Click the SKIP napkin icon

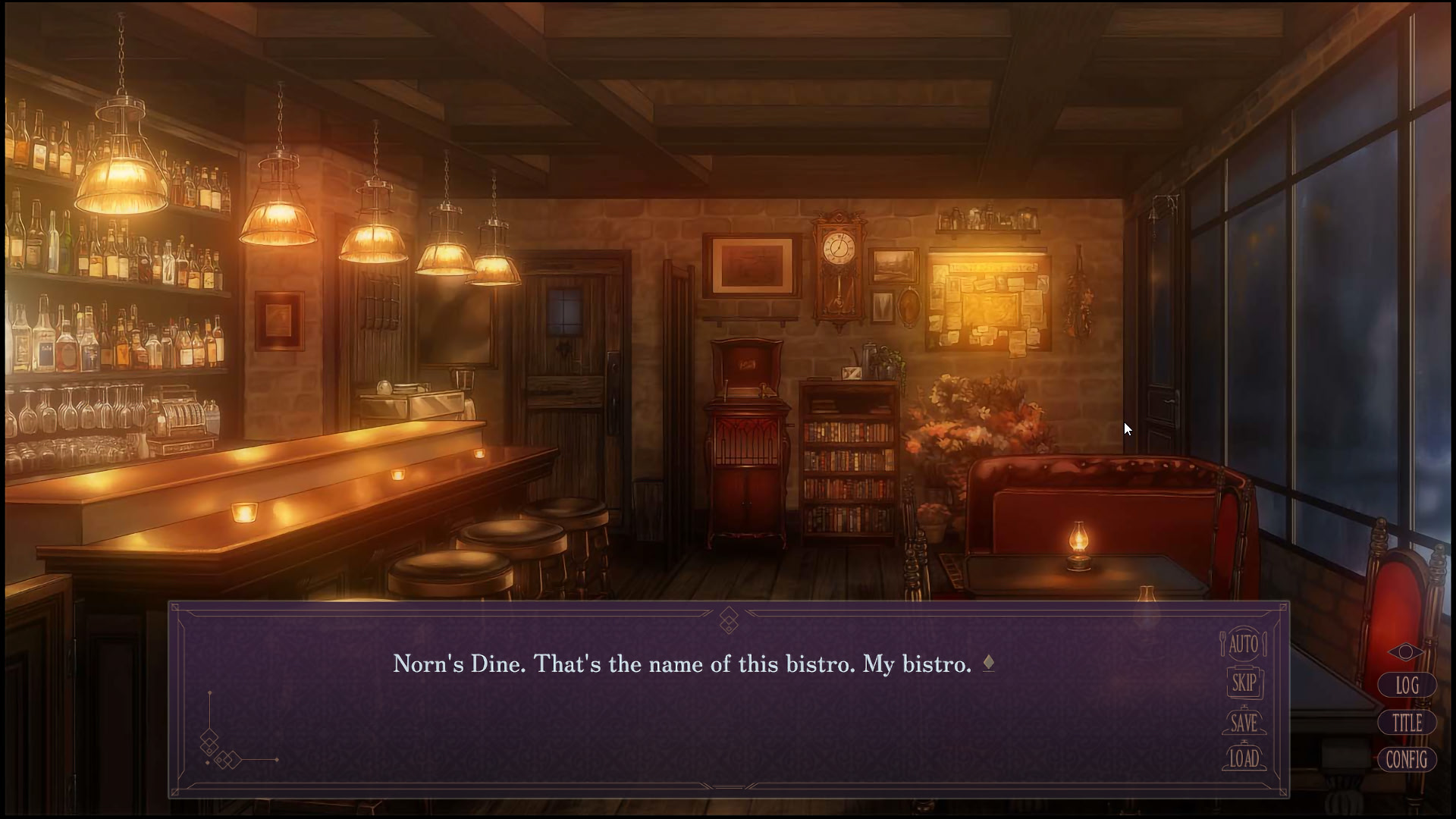coord(1244,682)
